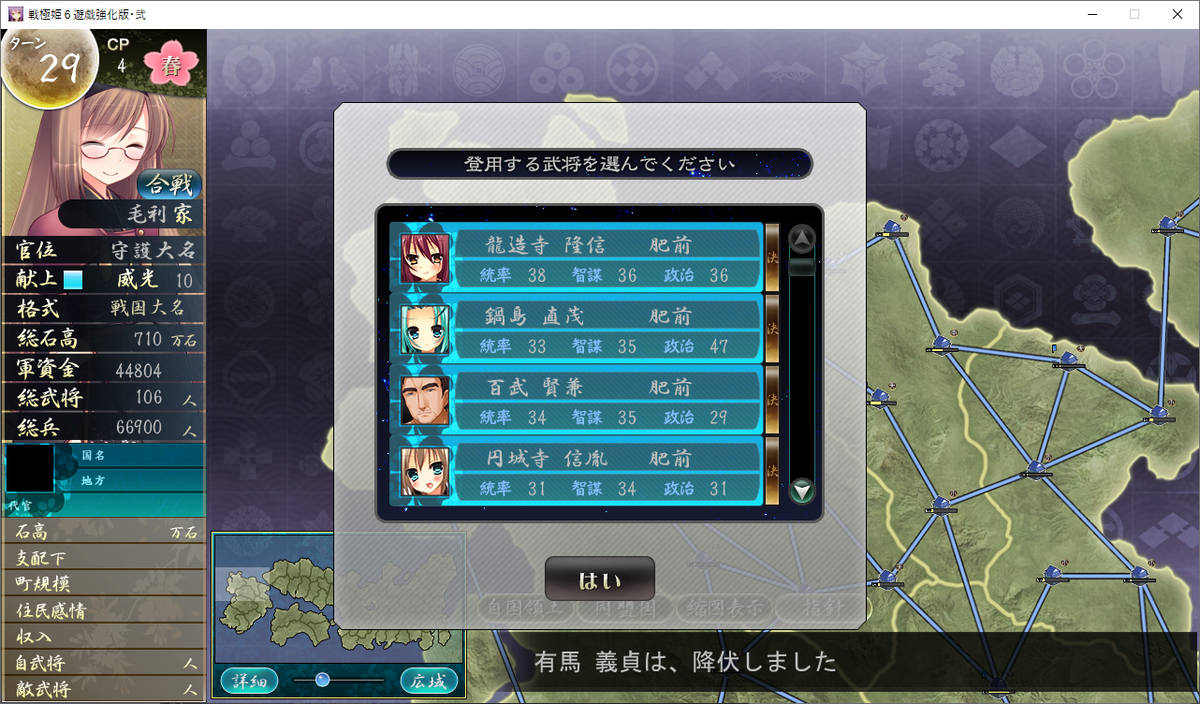The width and height of the screenshot is (1200, 704).
Task: Click the Japan overview minimap
Action: pyautogui.click(x=337, y=599)
